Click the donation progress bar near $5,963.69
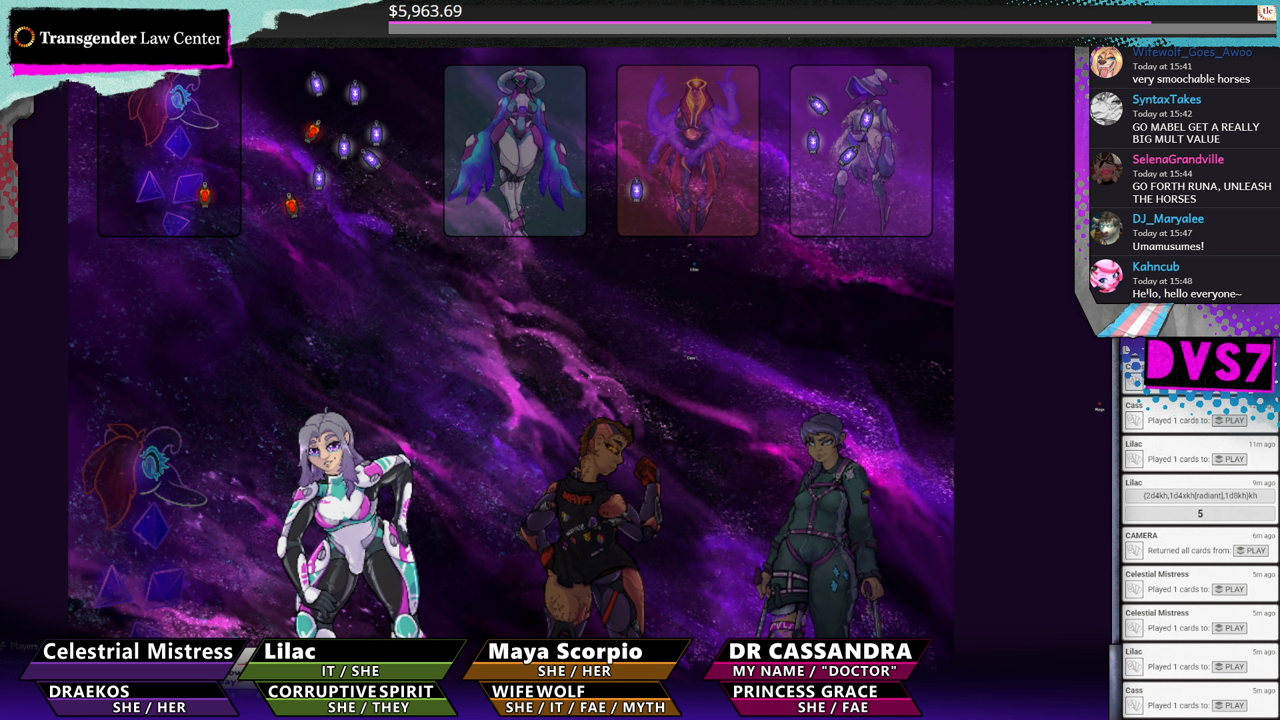The width and height of the screenshot is (1280, 720). point(770,27)
